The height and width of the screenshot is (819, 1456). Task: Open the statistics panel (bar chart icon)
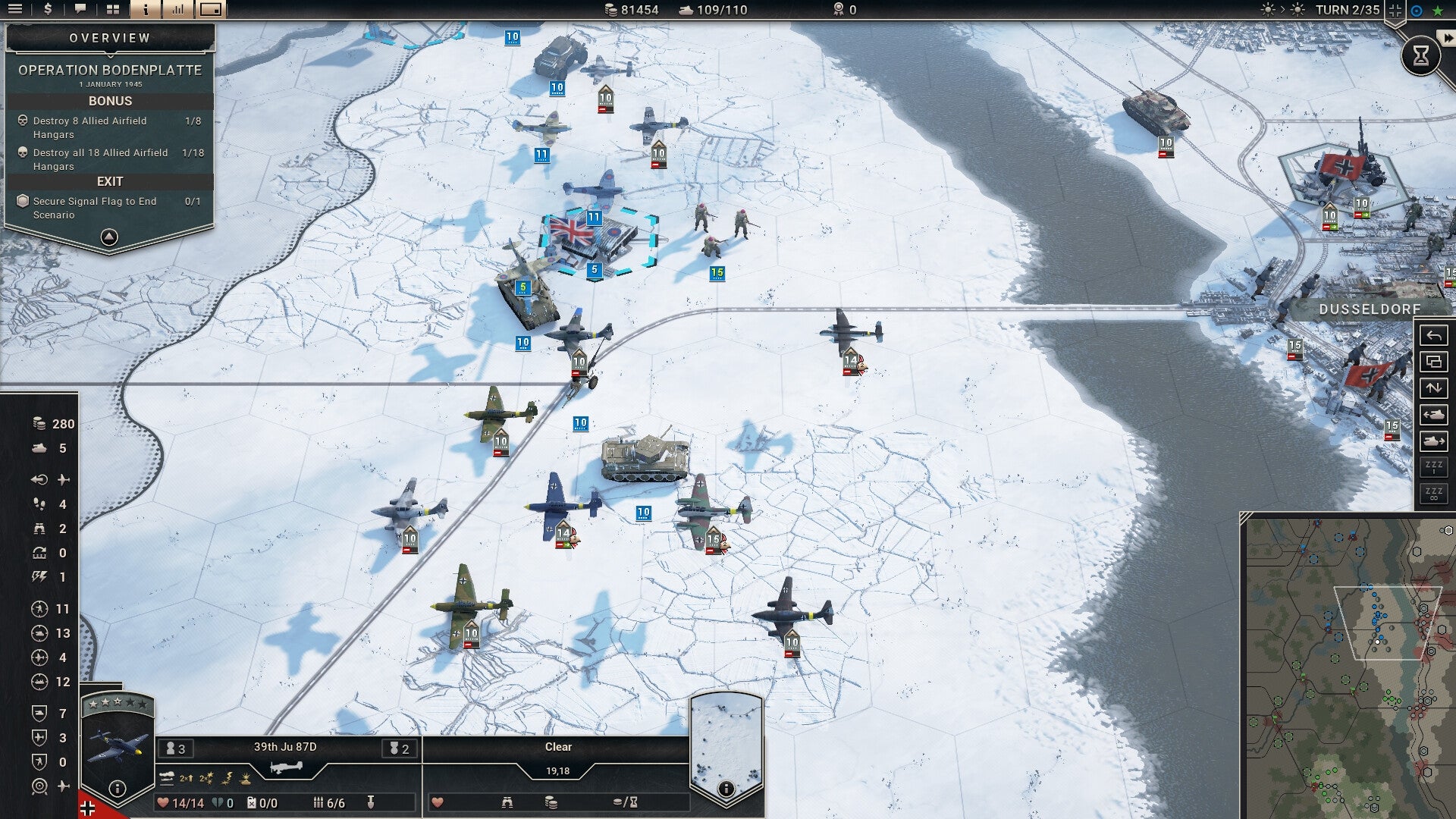click(177, 11)
